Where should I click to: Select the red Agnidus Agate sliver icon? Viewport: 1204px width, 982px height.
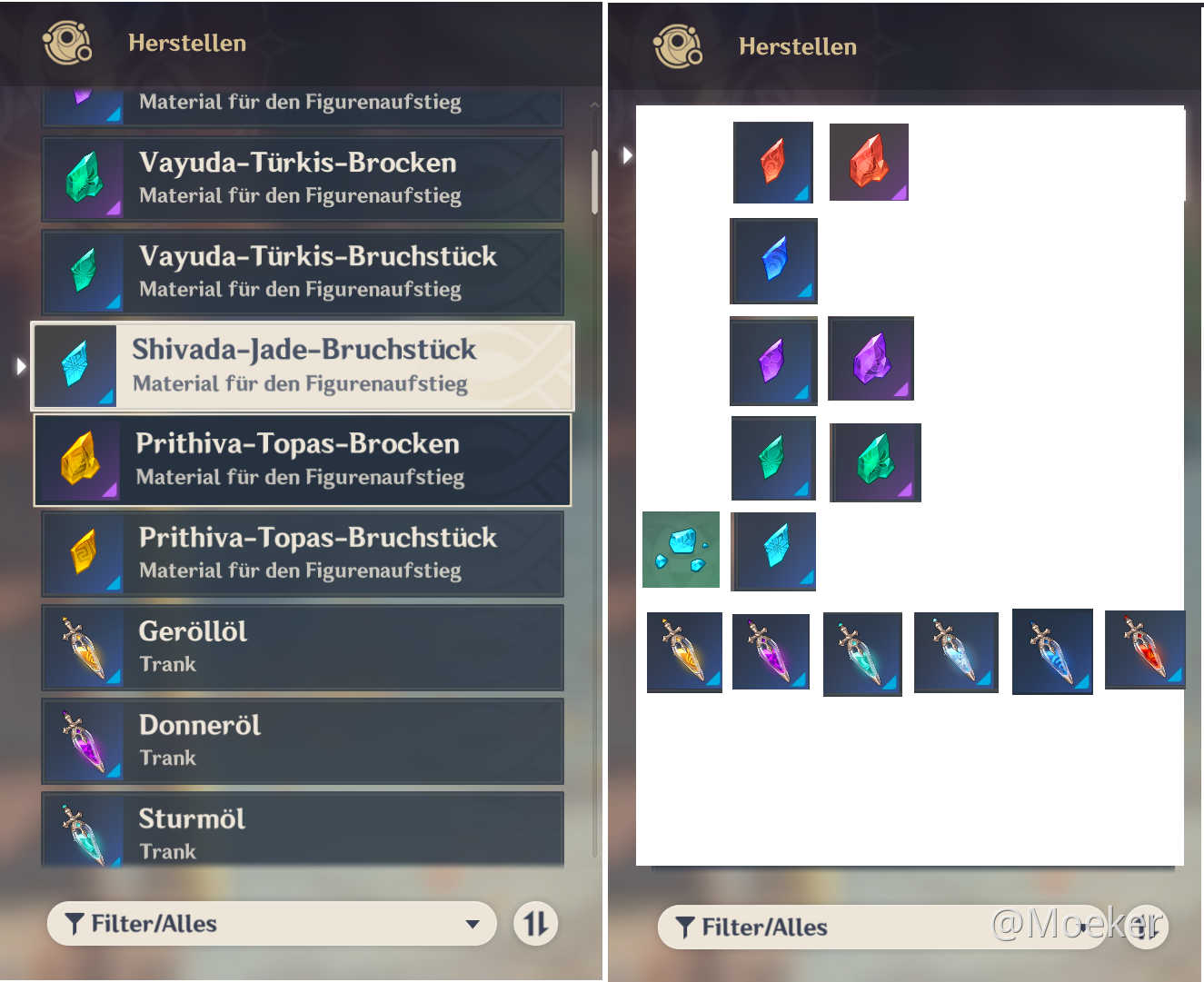pyautogui.click(x=773, y=164)
